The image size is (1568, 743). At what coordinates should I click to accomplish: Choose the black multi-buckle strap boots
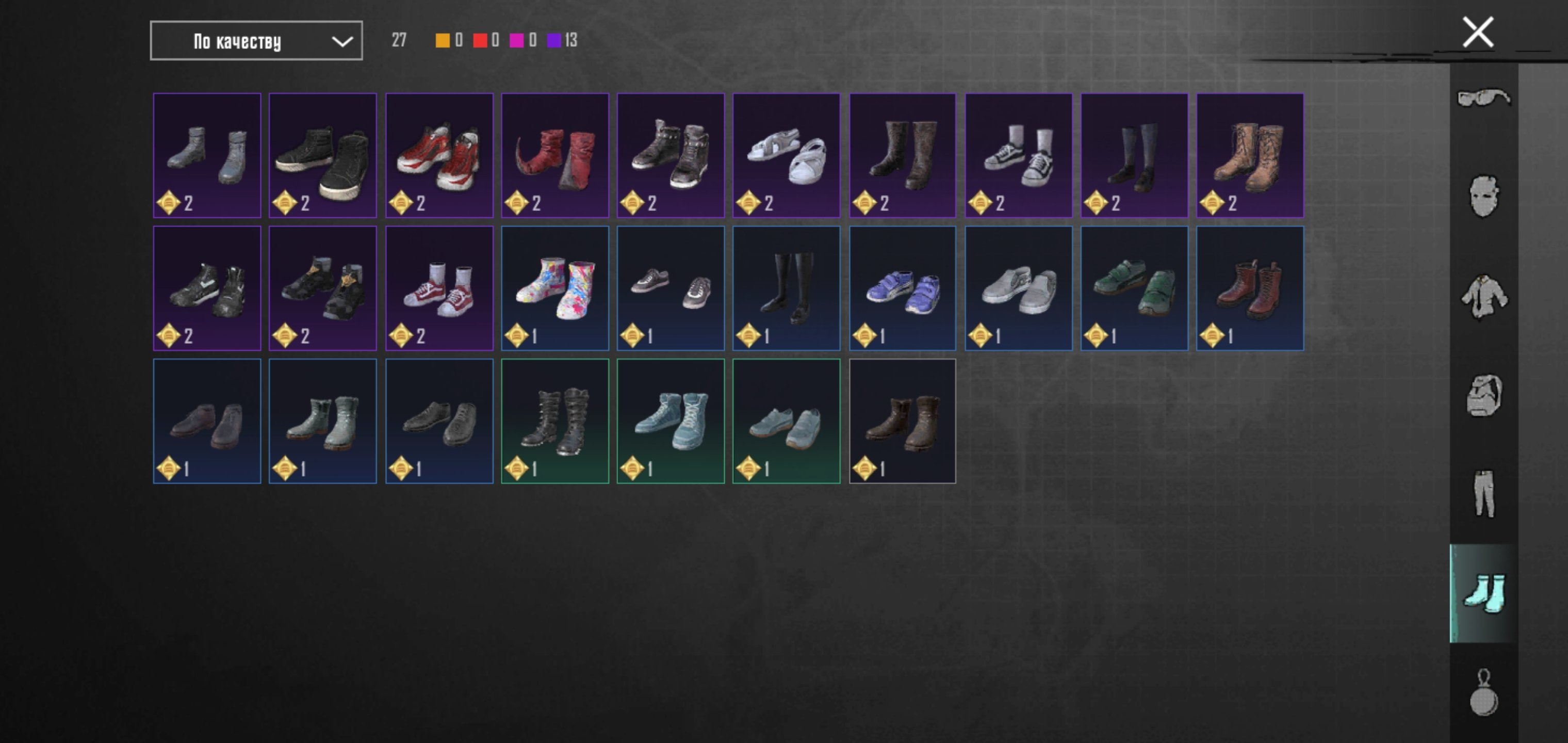554,421
